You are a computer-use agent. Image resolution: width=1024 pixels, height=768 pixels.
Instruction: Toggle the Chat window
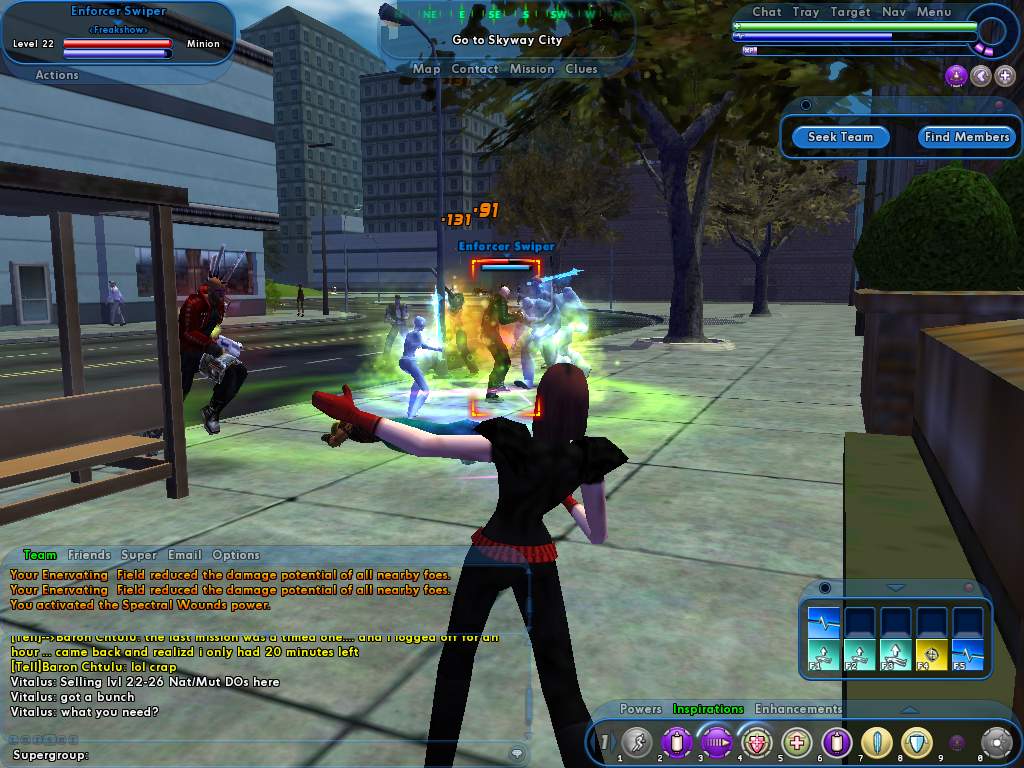[x=766, y=12]
